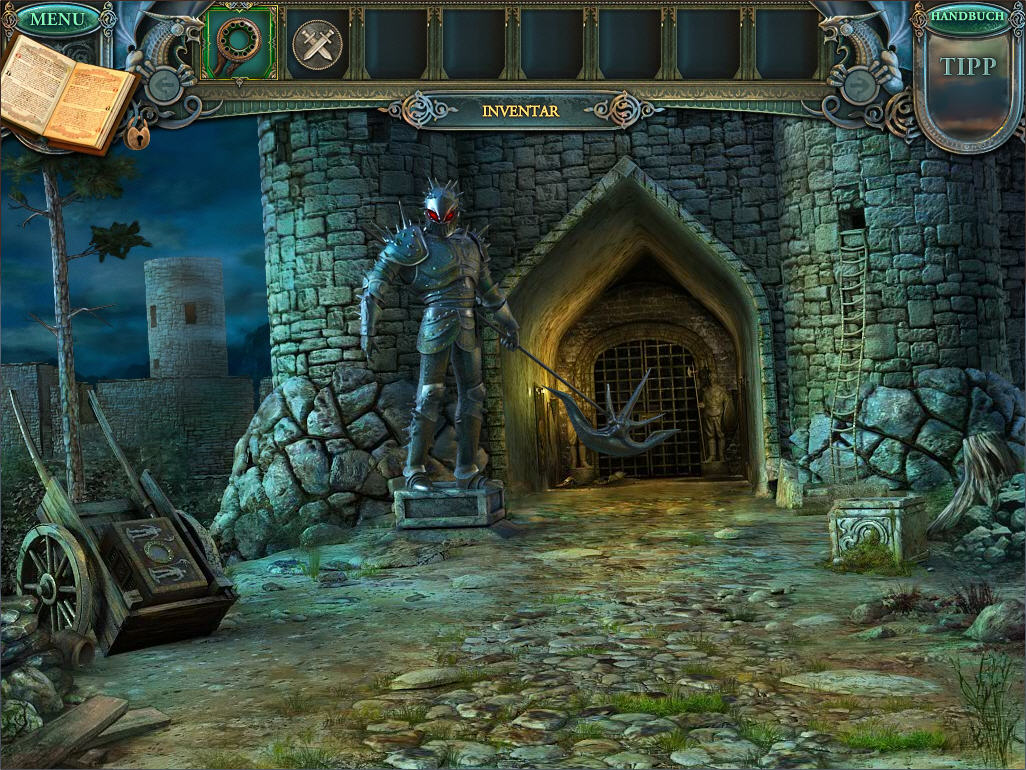
Task: Open the HANDBUCH strategy guide
Action: [x=968, y=17]
